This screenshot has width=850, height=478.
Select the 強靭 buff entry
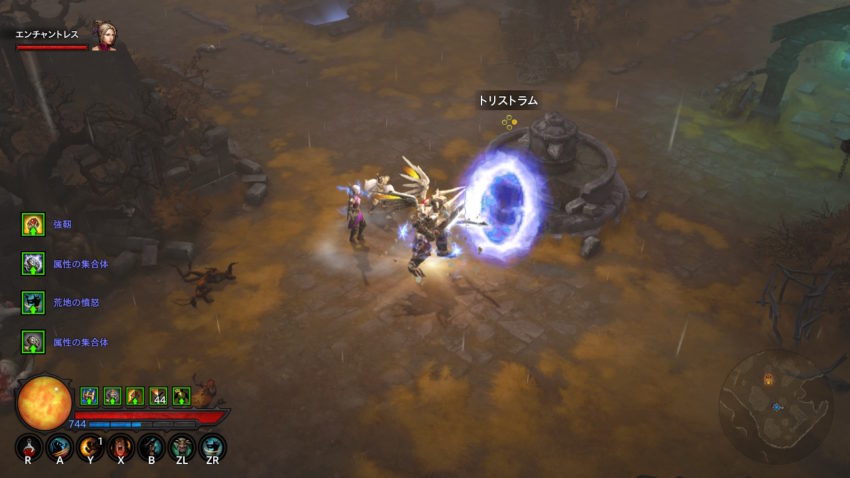[33, 224]
